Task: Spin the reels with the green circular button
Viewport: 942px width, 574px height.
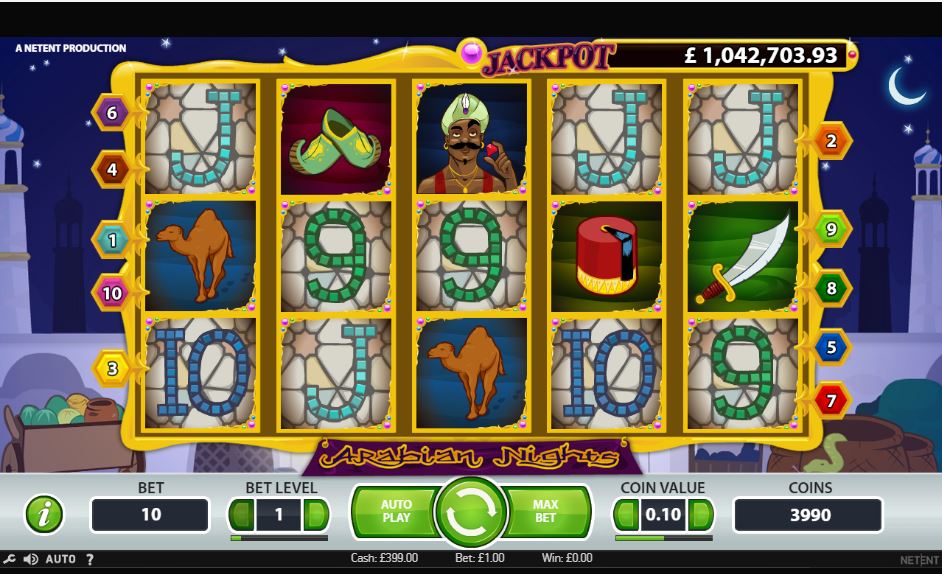Action: (471, 513)
